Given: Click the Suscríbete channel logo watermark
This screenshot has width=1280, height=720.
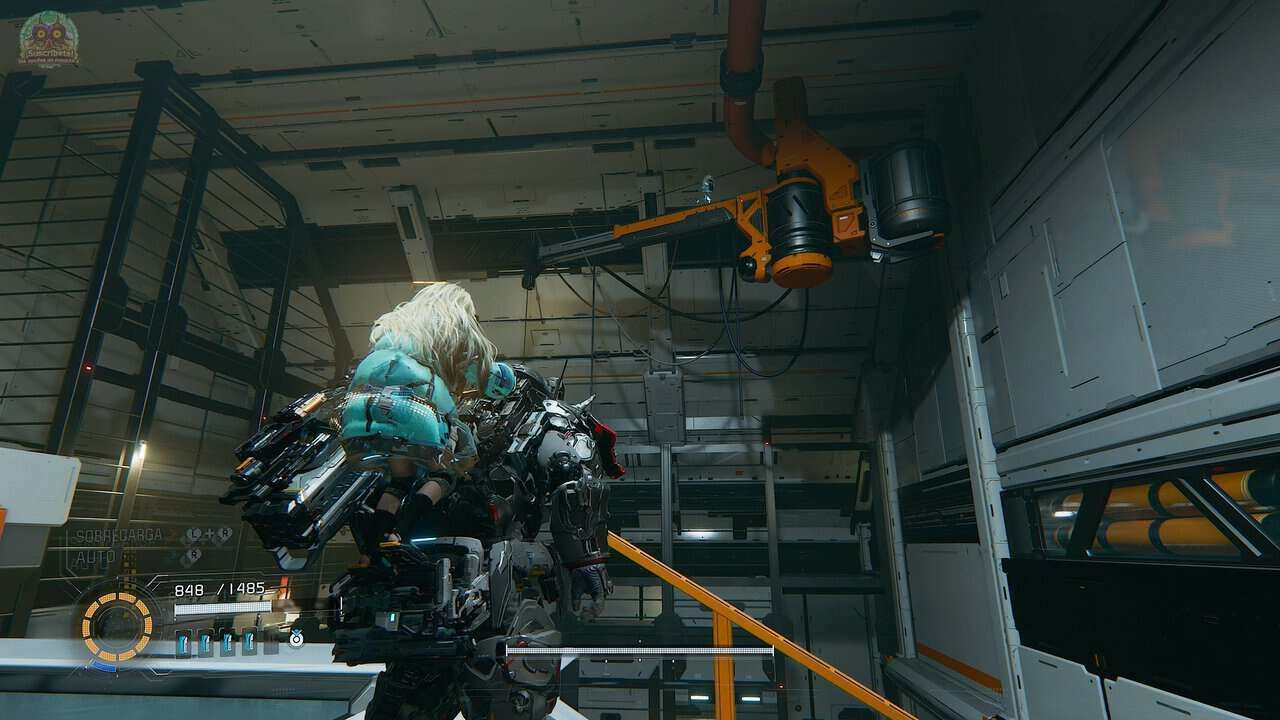Looking at the screenshot, I should click(47, 38).
